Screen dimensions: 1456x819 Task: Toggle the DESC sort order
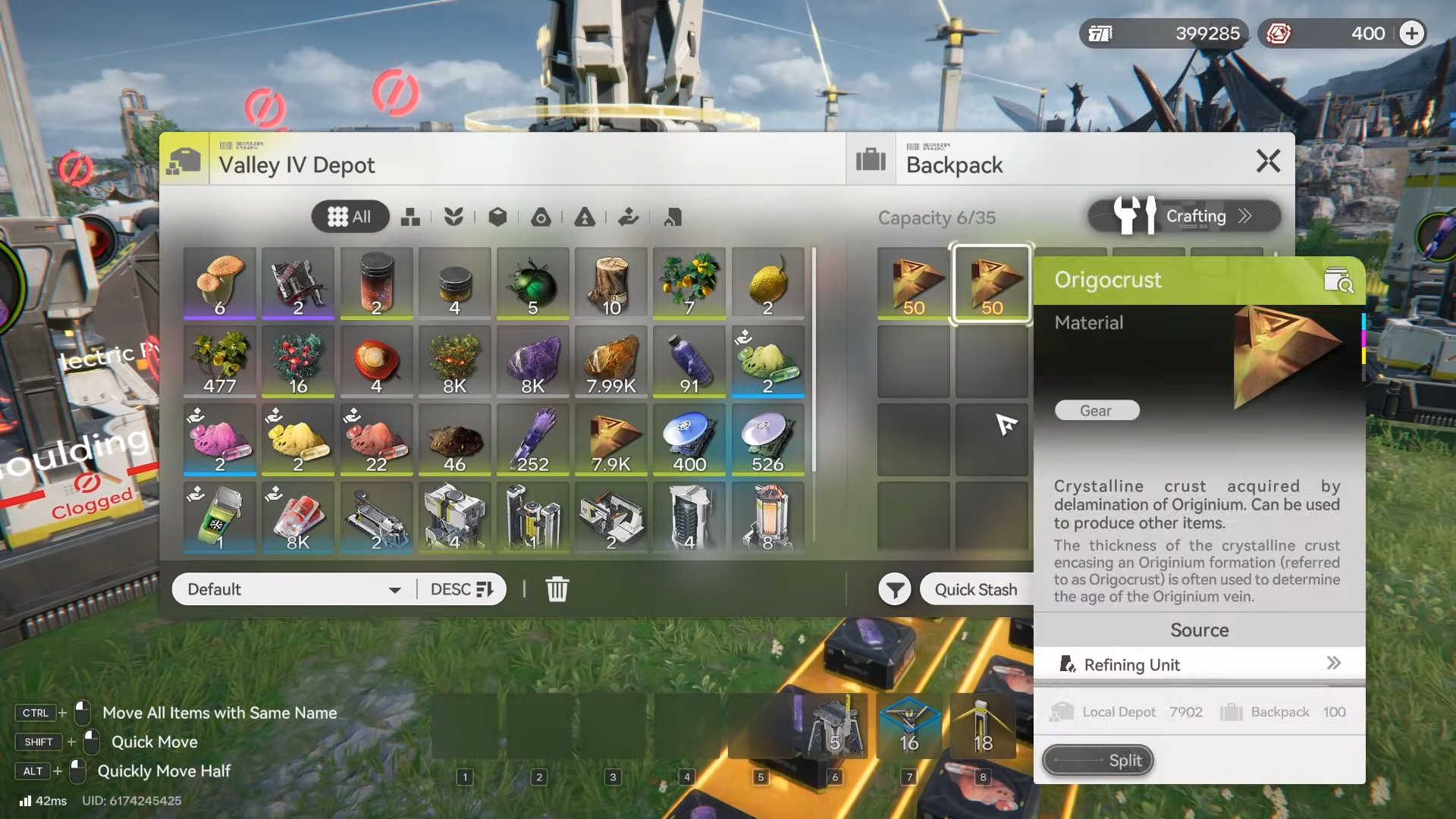[x=461, y=589]
